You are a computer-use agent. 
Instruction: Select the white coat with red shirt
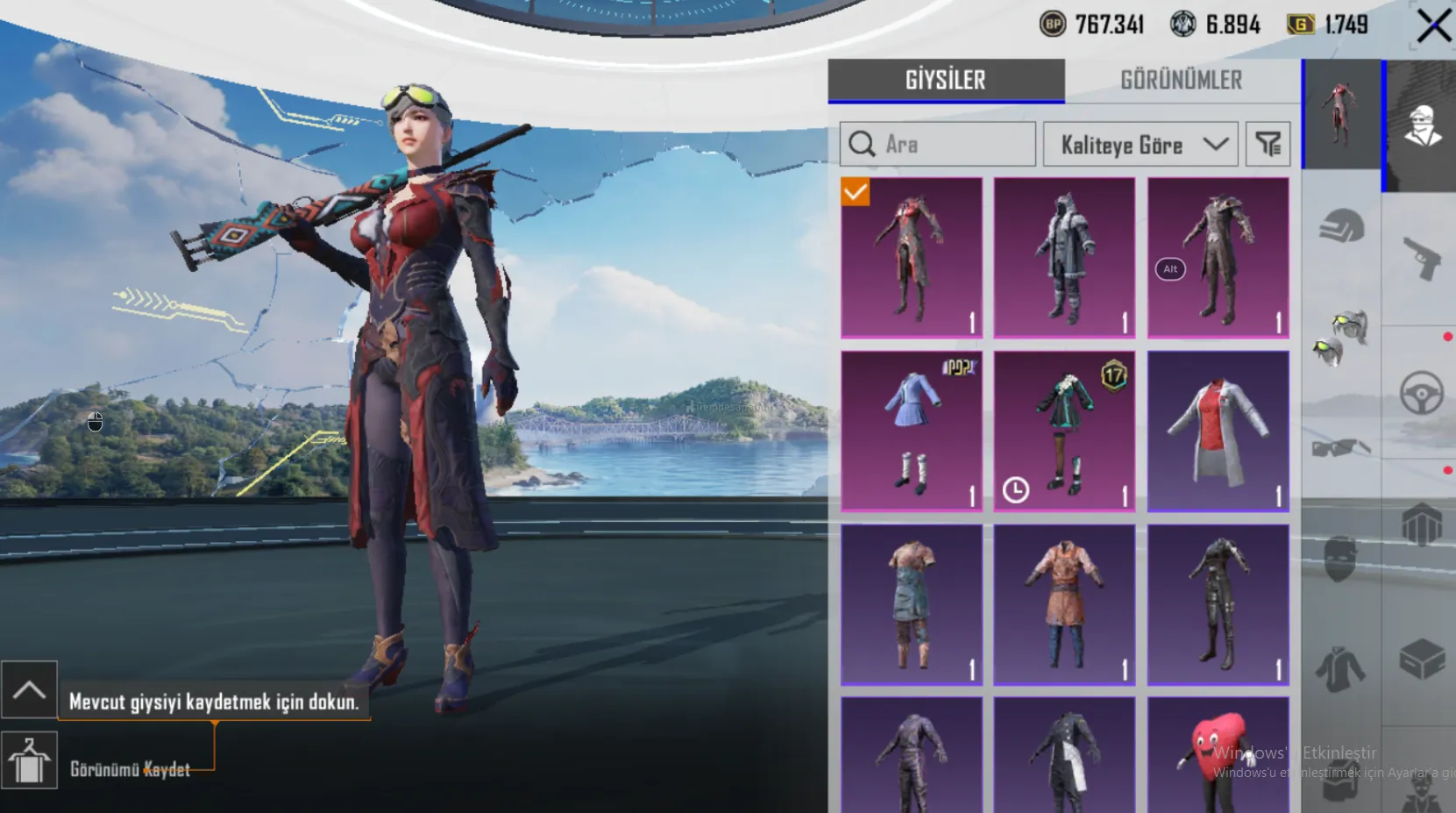[x=1218, y=431]
